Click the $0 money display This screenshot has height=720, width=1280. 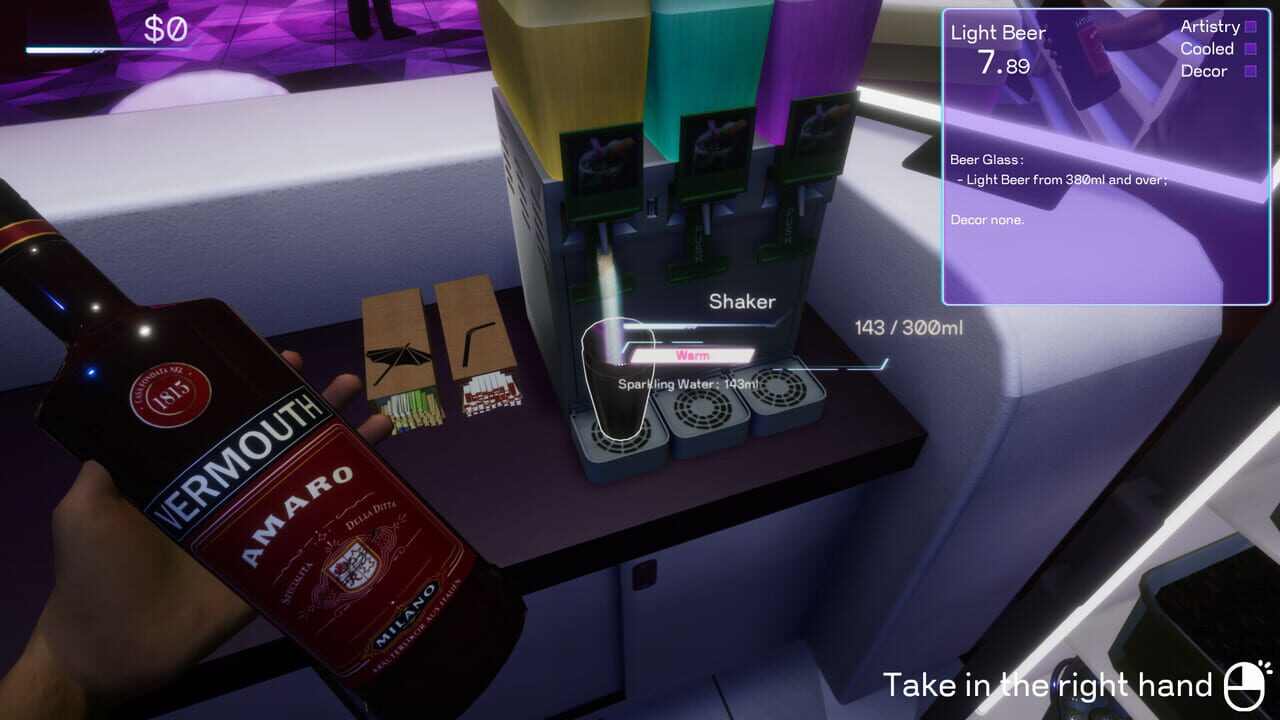point(167,27)
